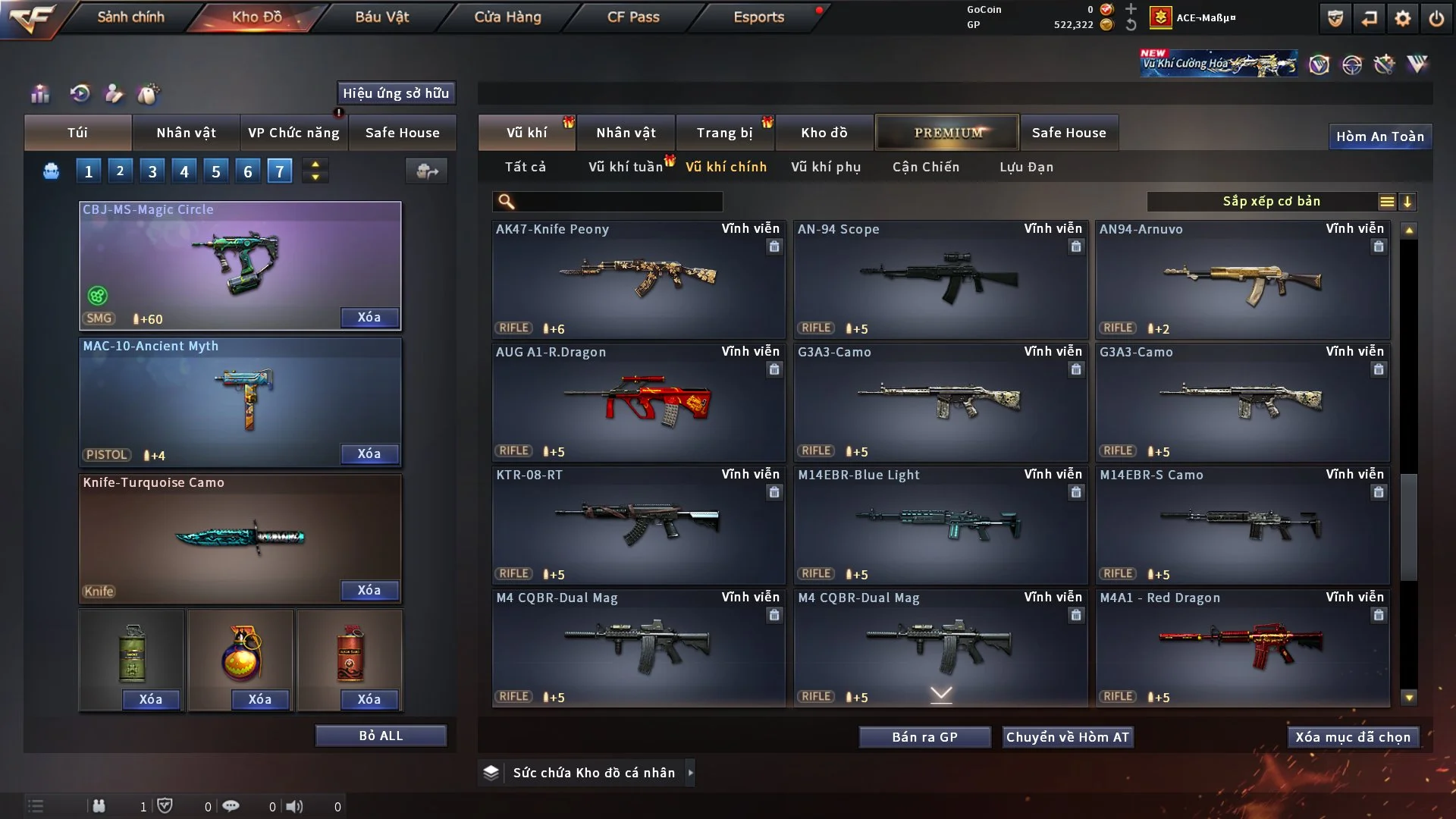The image size is (1456, 819).
Task: Sell selected items with Bán ra GP
Action: pos(924,737)
